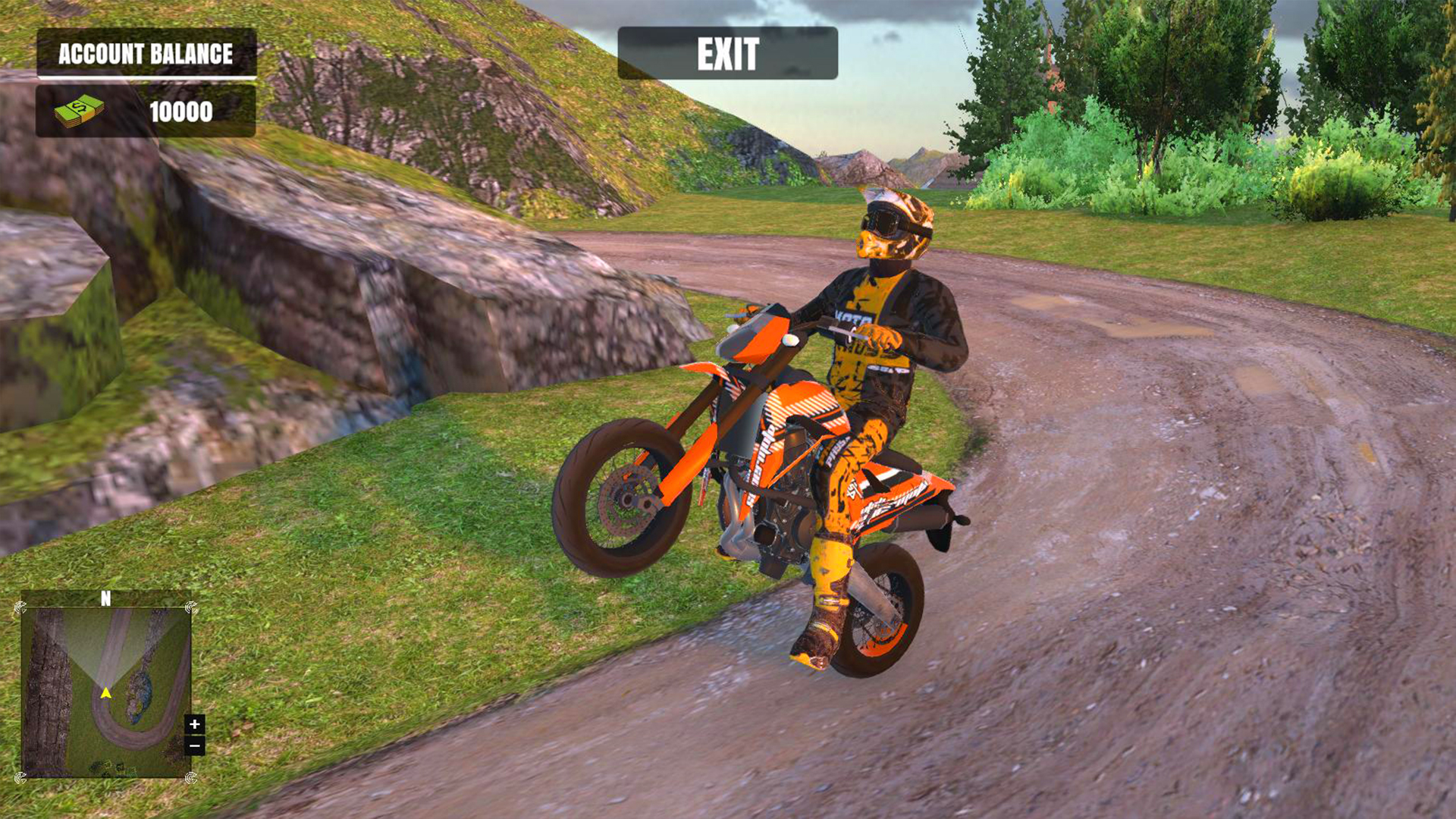
Task: Click the top-left corner ornament of the minimap
Action: click(x=20, y=608)
